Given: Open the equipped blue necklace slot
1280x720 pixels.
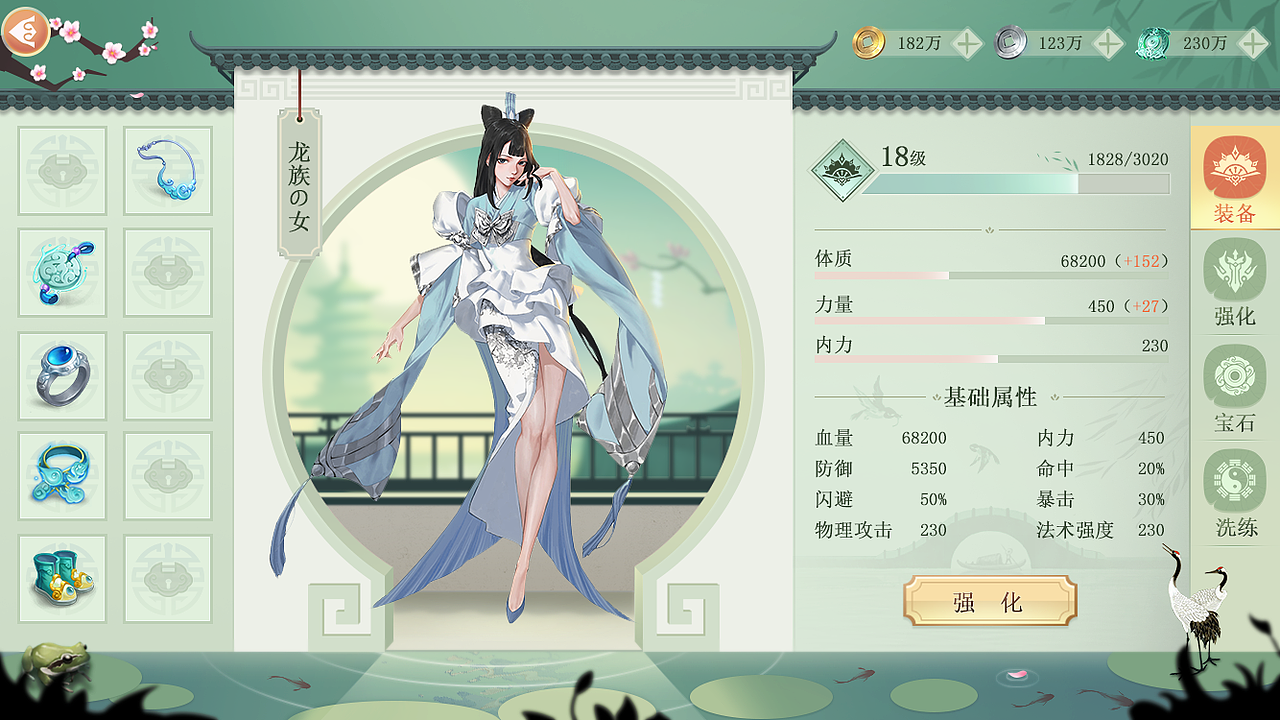Looking at the screenshot, I should coord(168,172).
